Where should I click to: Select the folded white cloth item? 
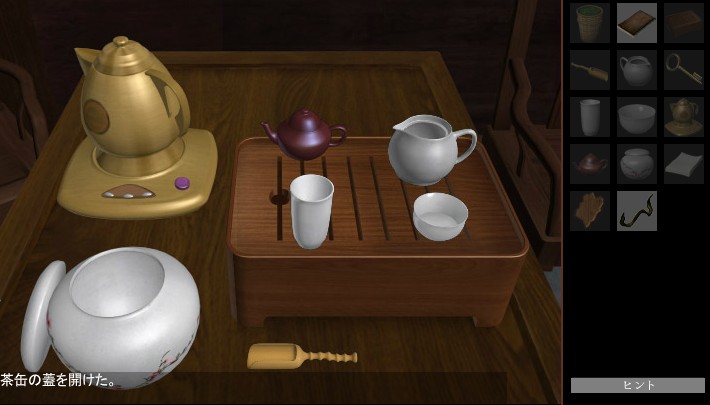click(684, 164)
